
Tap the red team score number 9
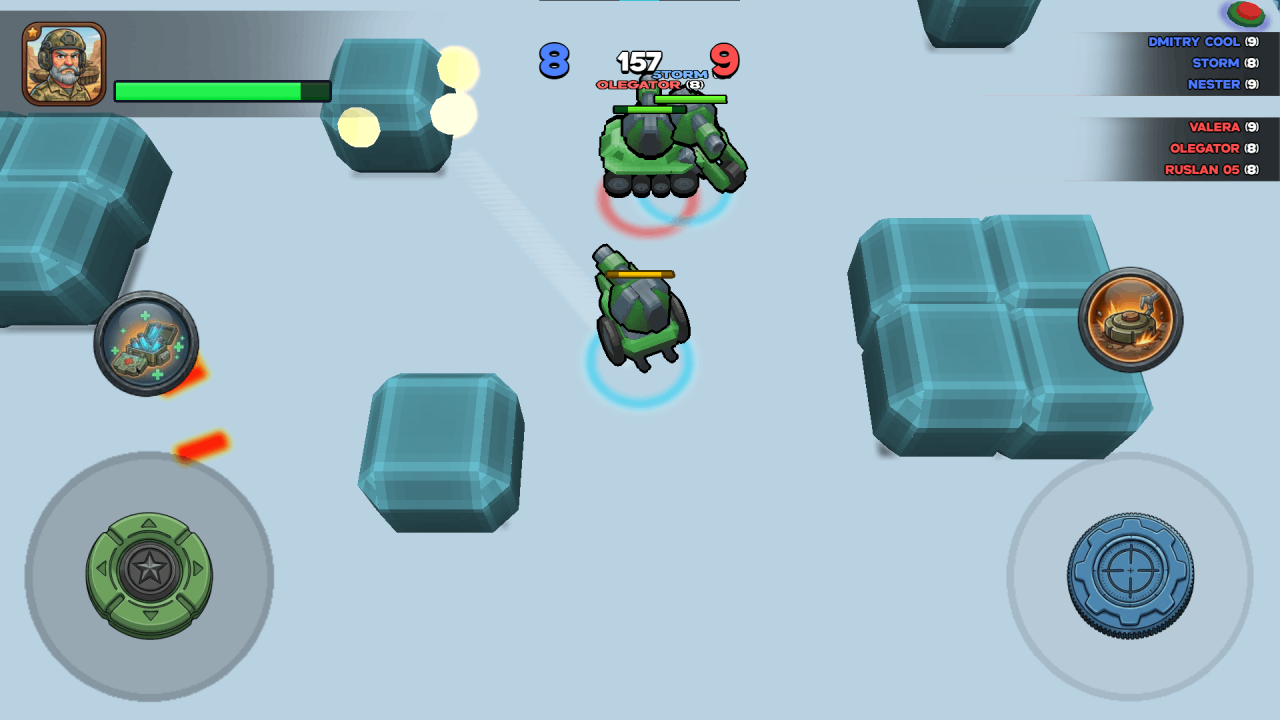725,61
